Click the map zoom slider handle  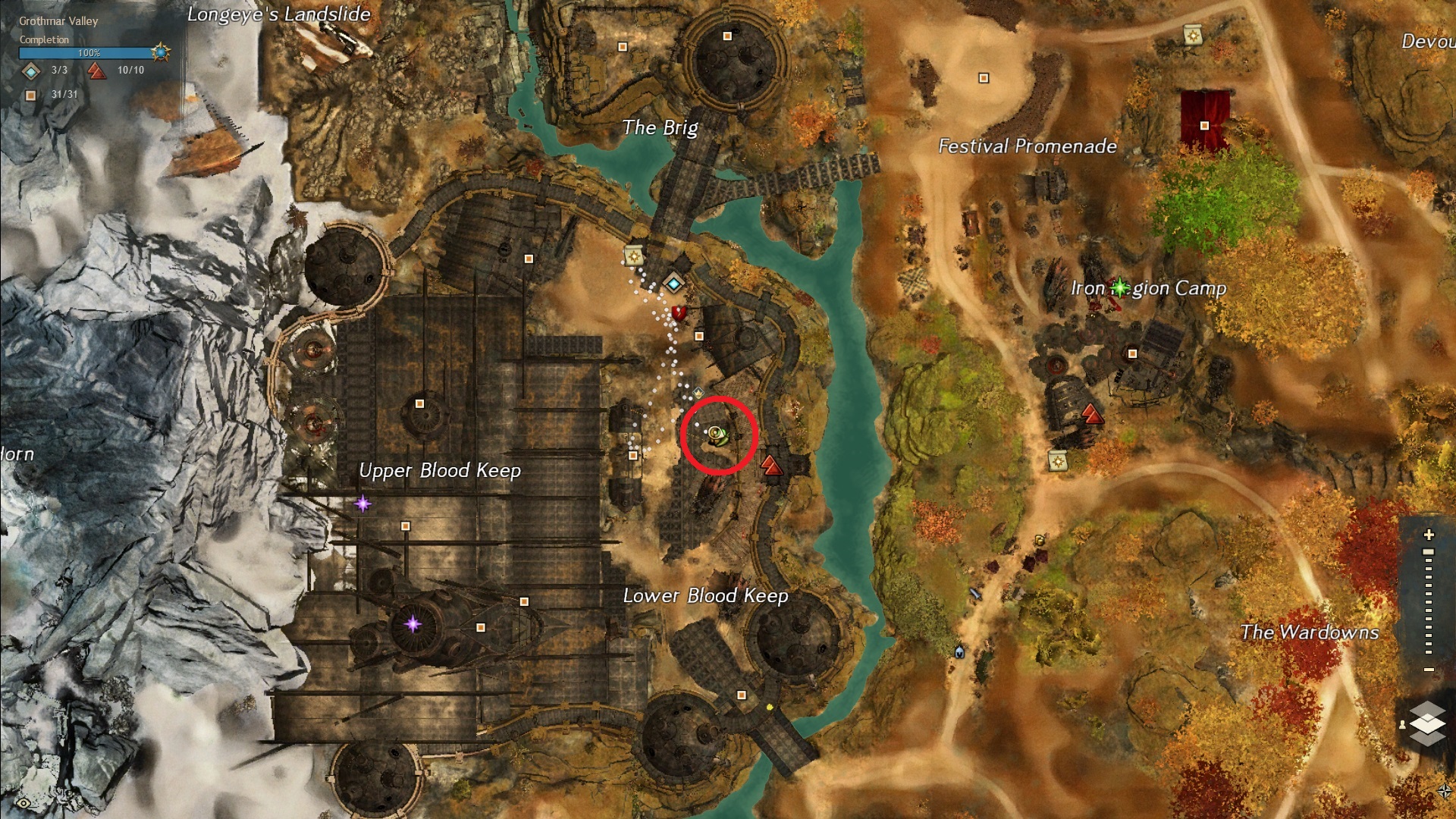(x=1429, y=553)
